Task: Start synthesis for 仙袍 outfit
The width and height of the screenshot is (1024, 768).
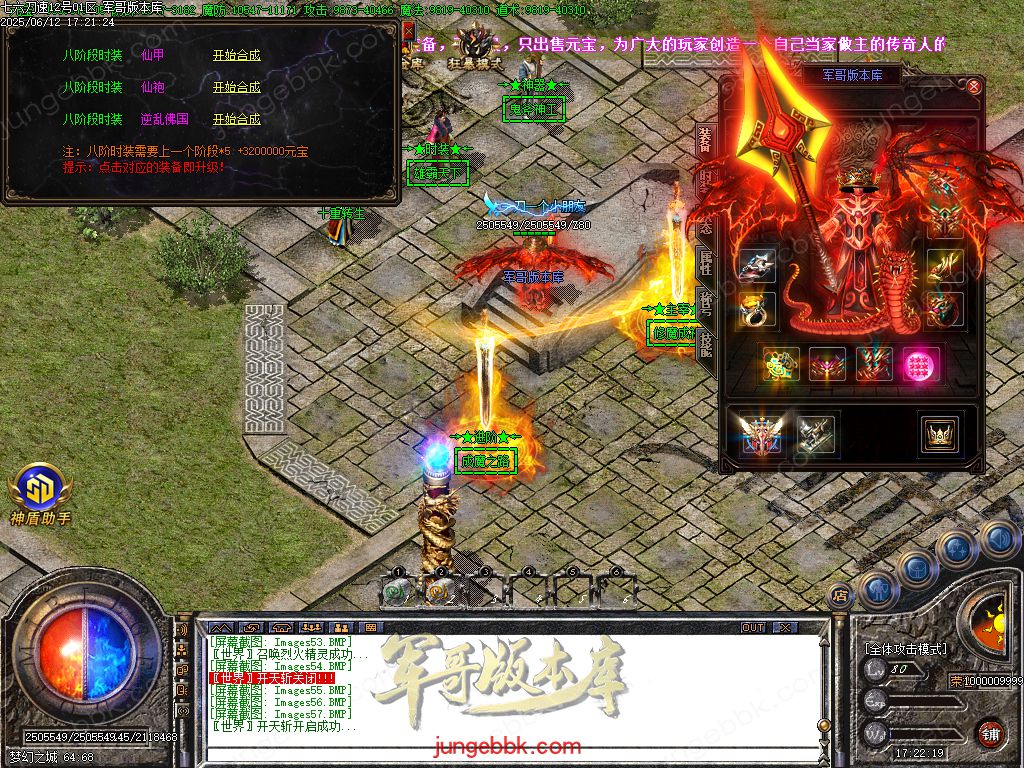Action: (x=236, y=88)
